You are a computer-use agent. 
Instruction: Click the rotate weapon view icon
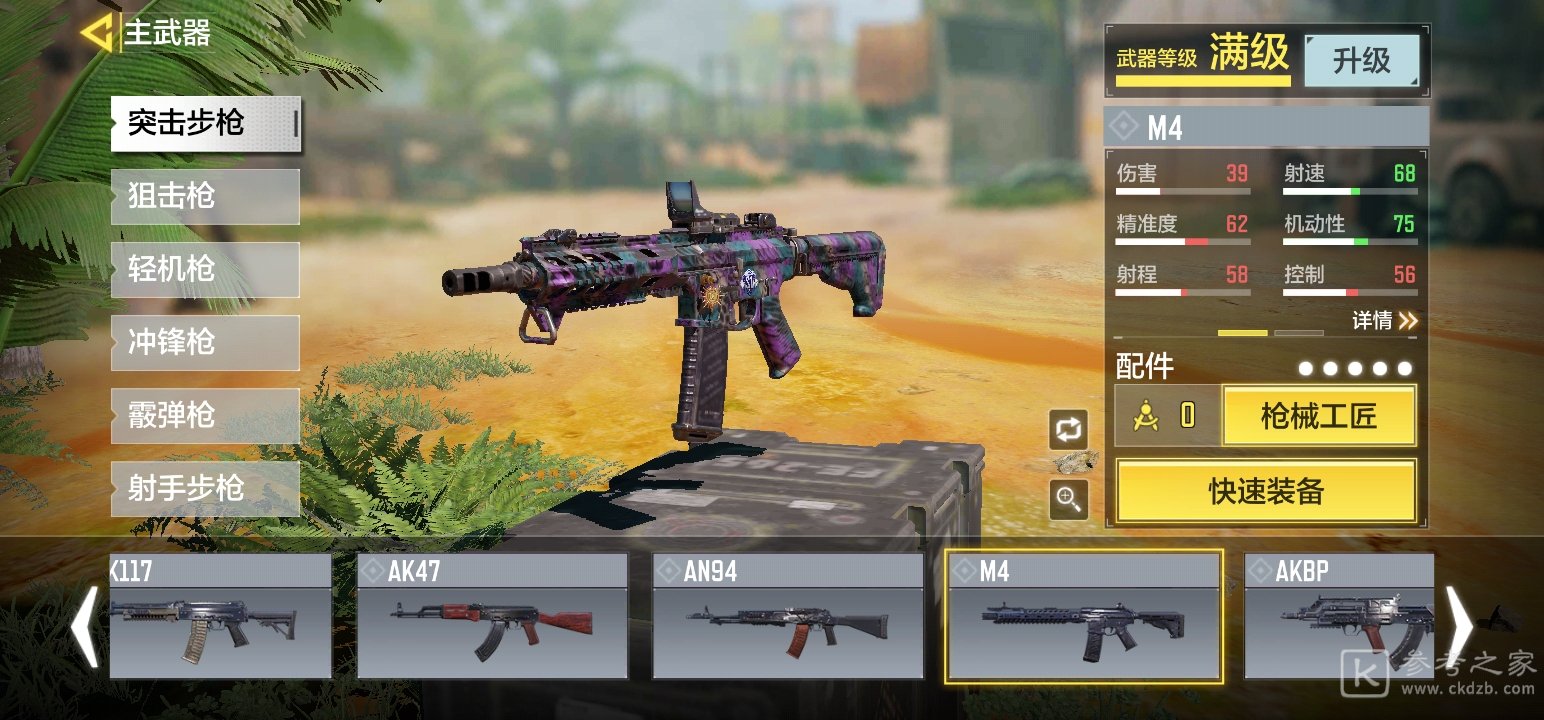[x=1068, y=430]
